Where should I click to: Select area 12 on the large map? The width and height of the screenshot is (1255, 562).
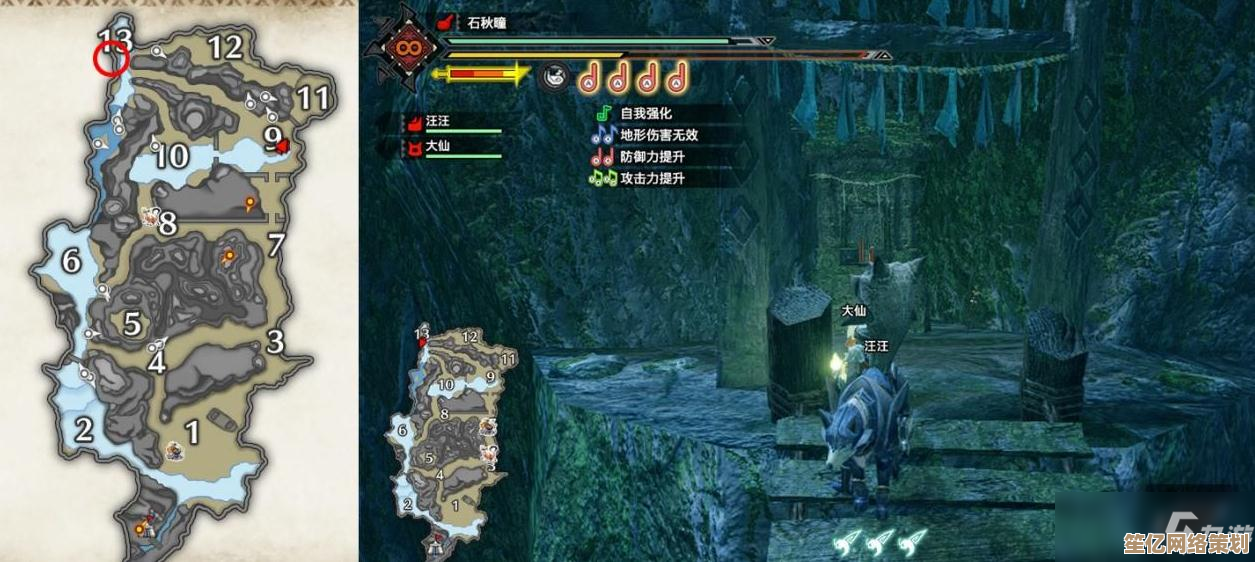[225, 46]
